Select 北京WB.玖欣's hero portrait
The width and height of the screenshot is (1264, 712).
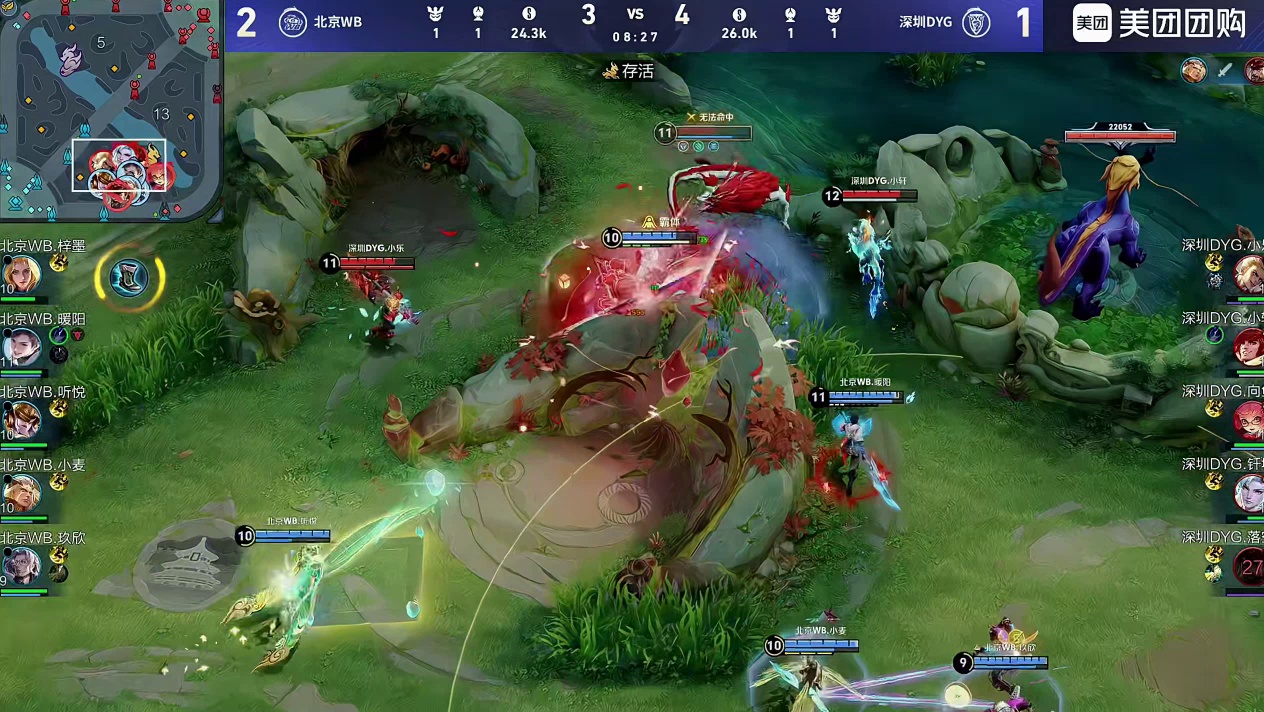pyautogui.click(x=21, y=566)
